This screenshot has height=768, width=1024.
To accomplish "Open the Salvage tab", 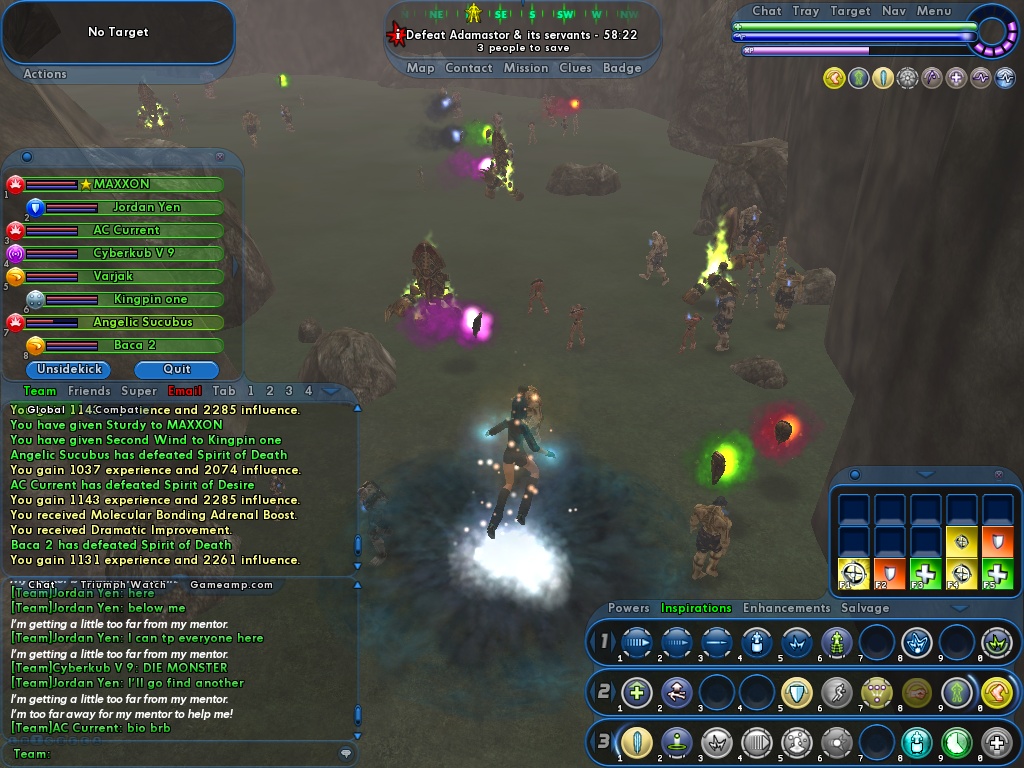I will point(865,608).
